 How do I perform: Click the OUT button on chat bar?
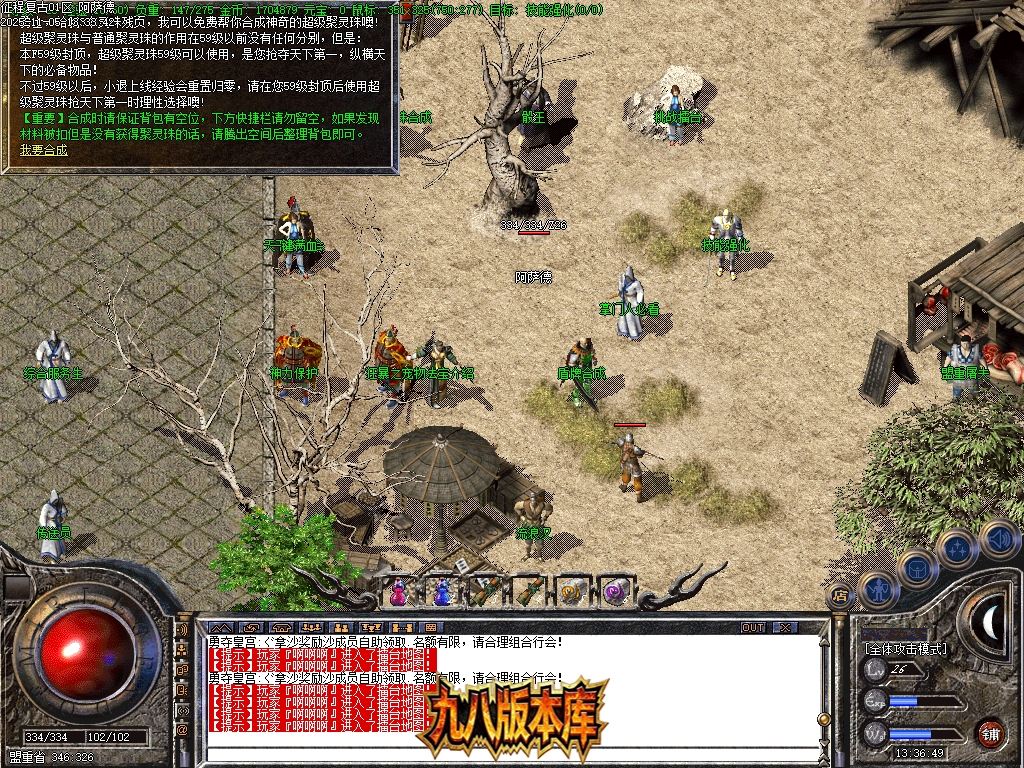tap(752, 627)
